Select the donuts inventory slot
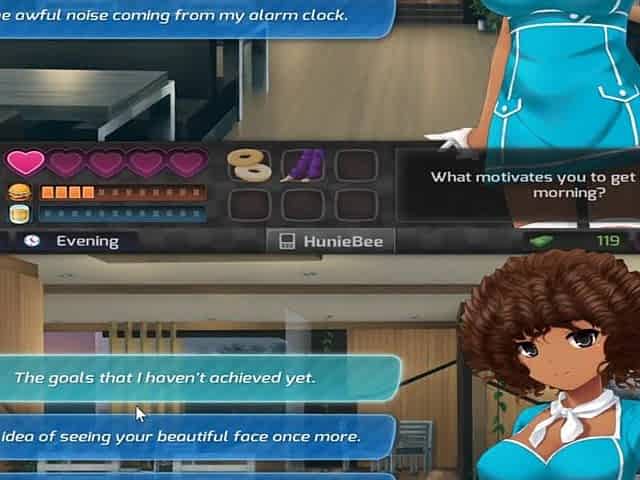Screen dimensions: 640x480 pyautogui.click(x=249, y=165)
